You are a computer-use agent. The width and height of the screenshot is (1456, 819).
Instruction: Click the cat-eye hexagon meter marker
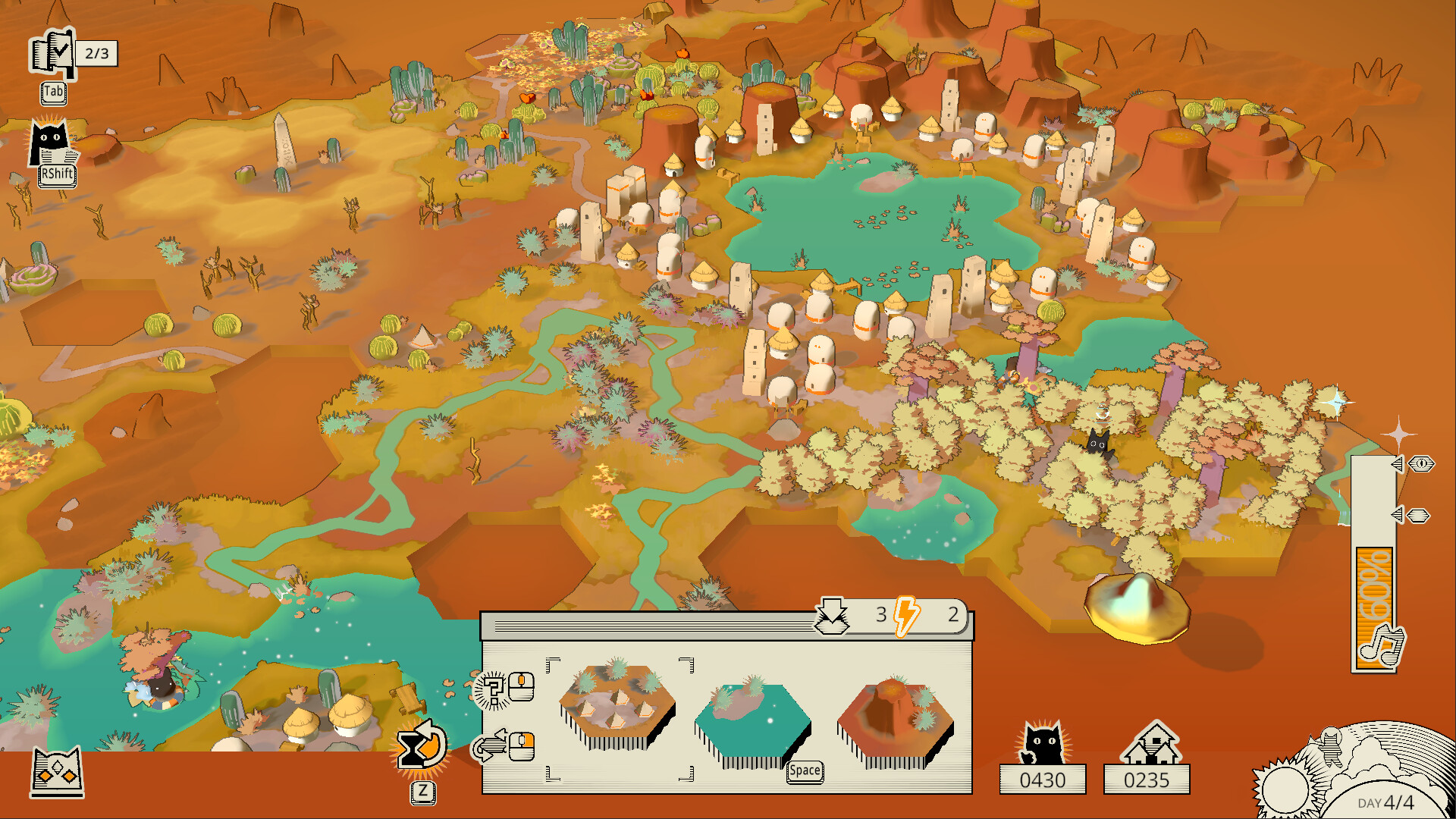(x=1422, y=464)
